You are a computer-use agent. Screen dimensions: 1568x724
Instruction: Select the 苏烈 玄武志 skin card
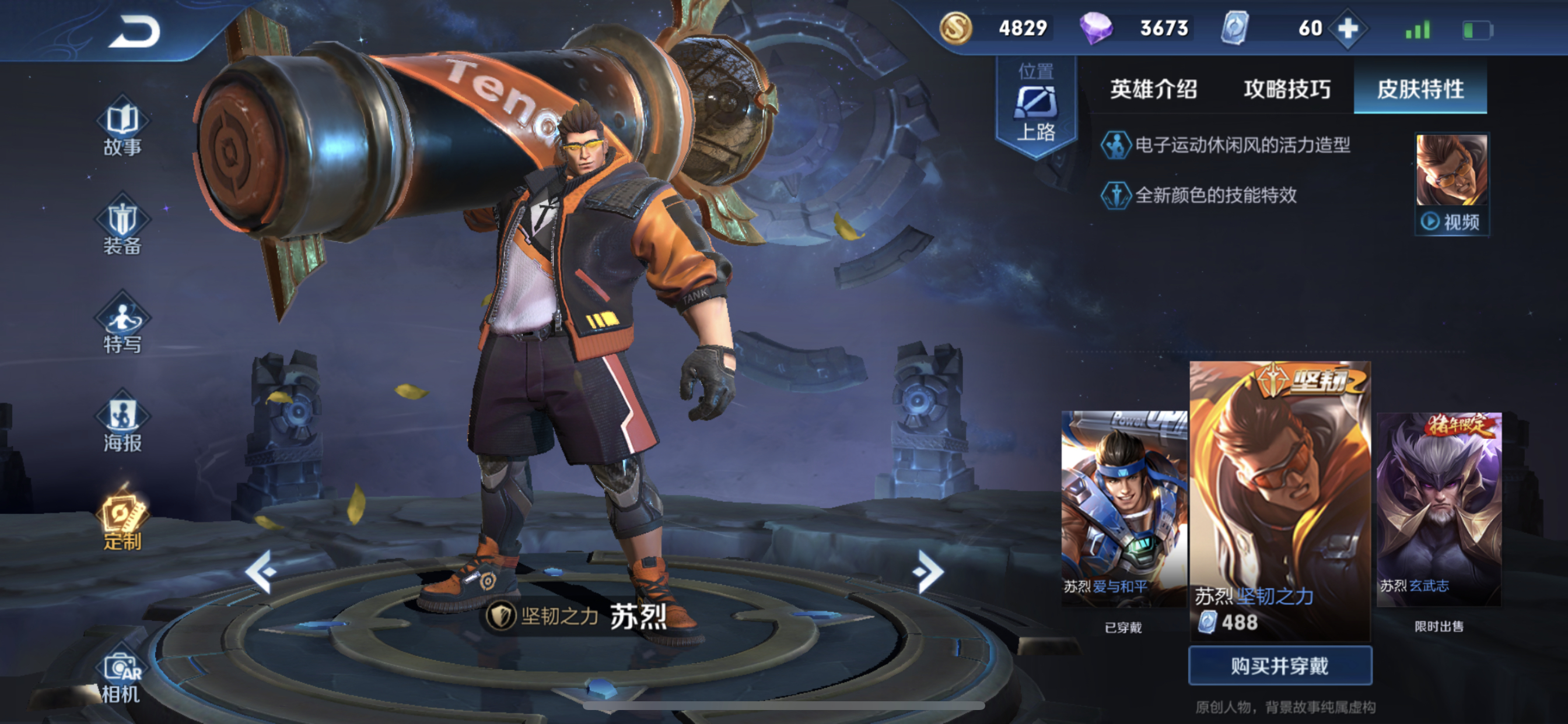point(1439,508)
